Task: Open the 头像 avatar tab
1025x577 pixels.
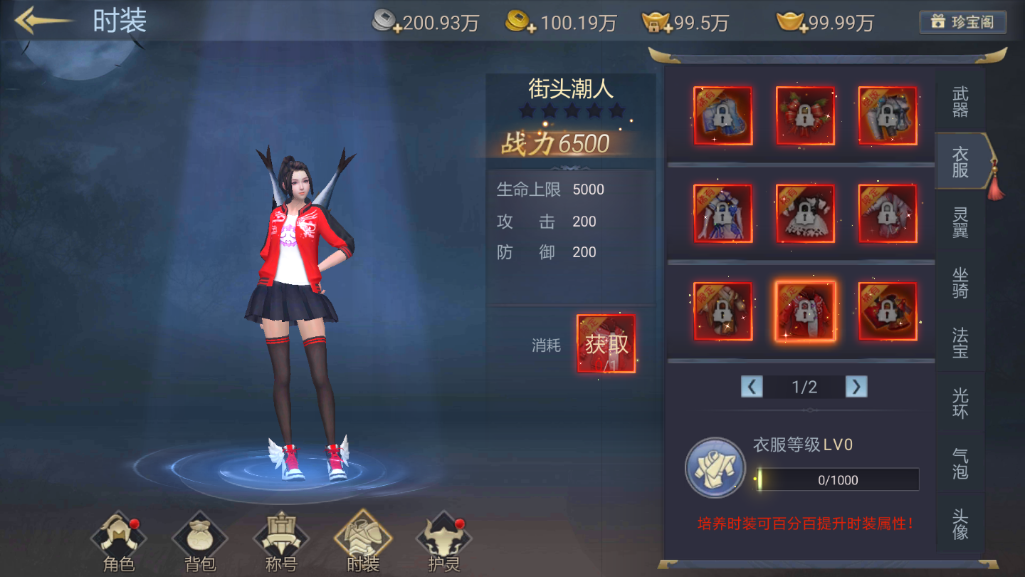Action: click(960, 524)
